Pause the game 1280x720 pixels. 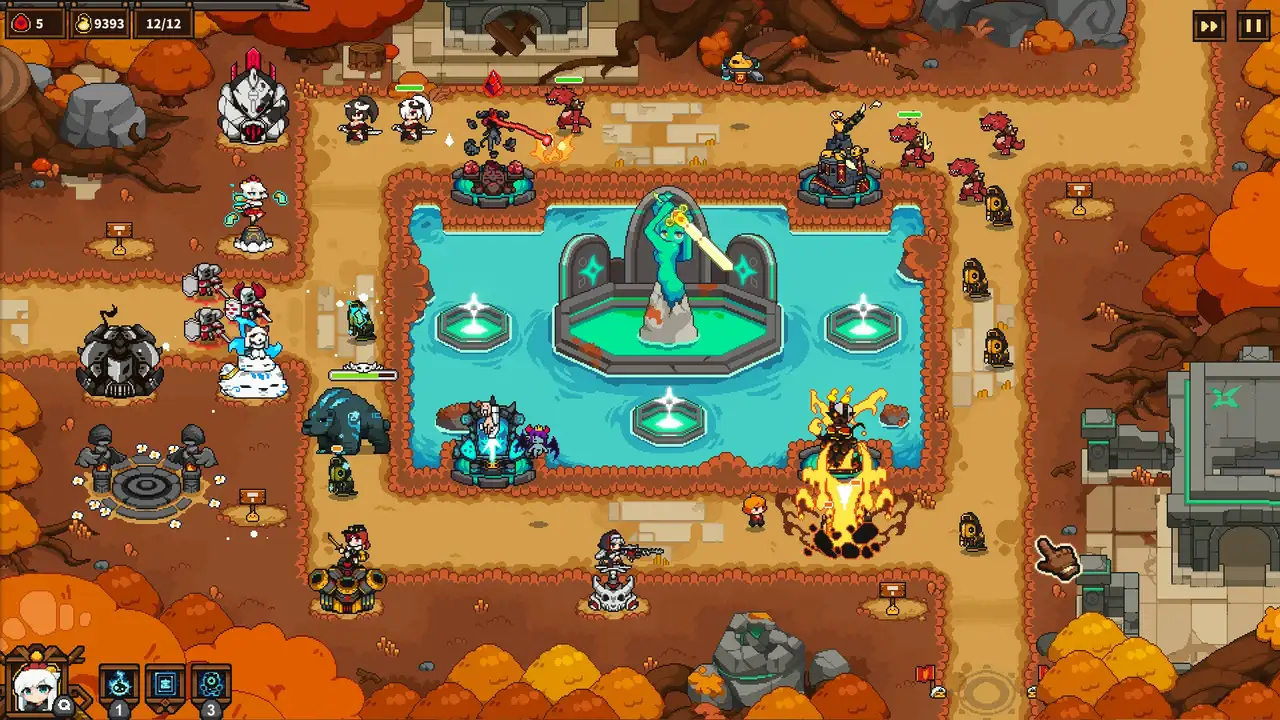[1253, 26]
